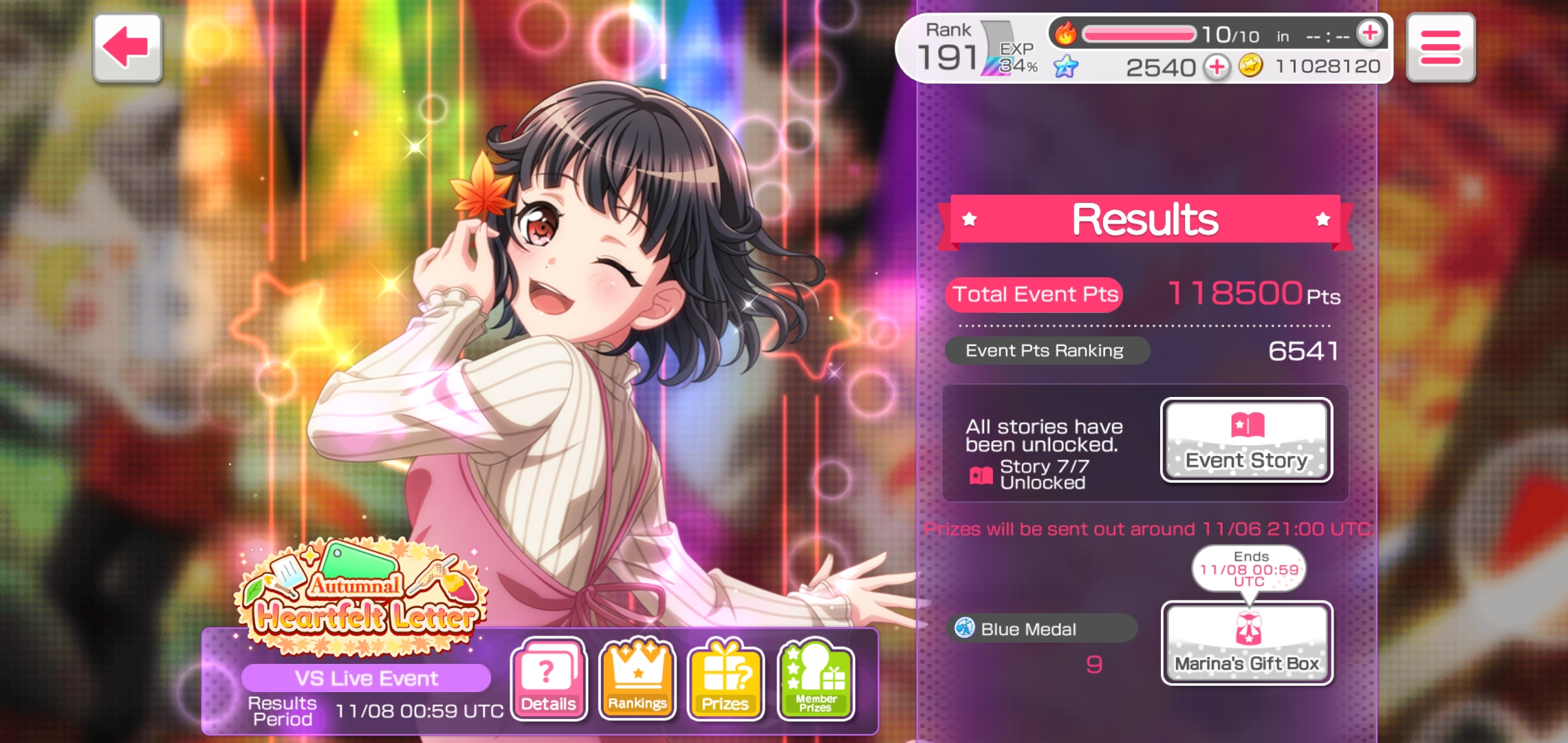The width and height of the screenshot is (1568, 743).
Task: Open the hamburger menu
Action: 1440,48
